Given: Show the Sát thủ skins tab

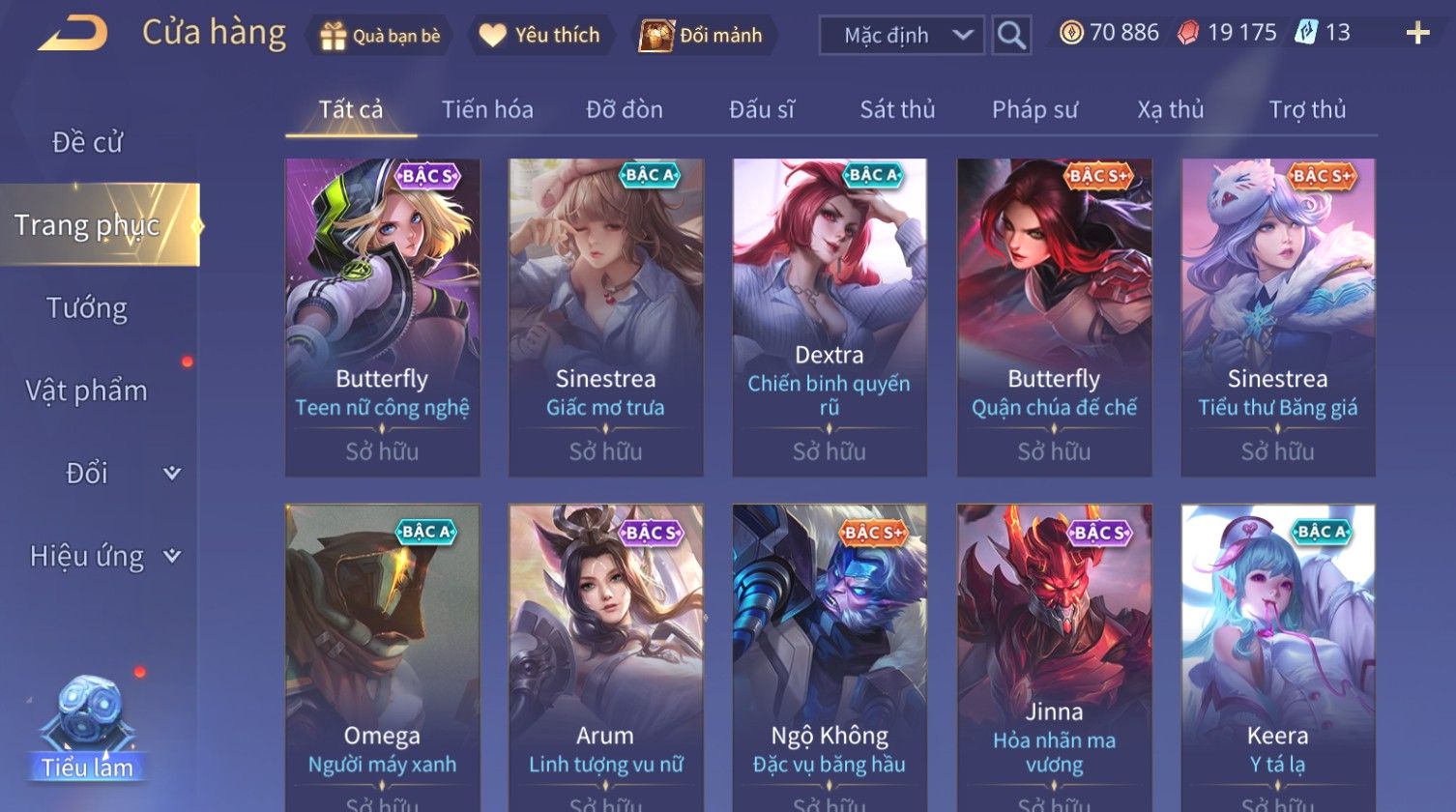Looking at the screenshot, I should [x=897, y=110].
